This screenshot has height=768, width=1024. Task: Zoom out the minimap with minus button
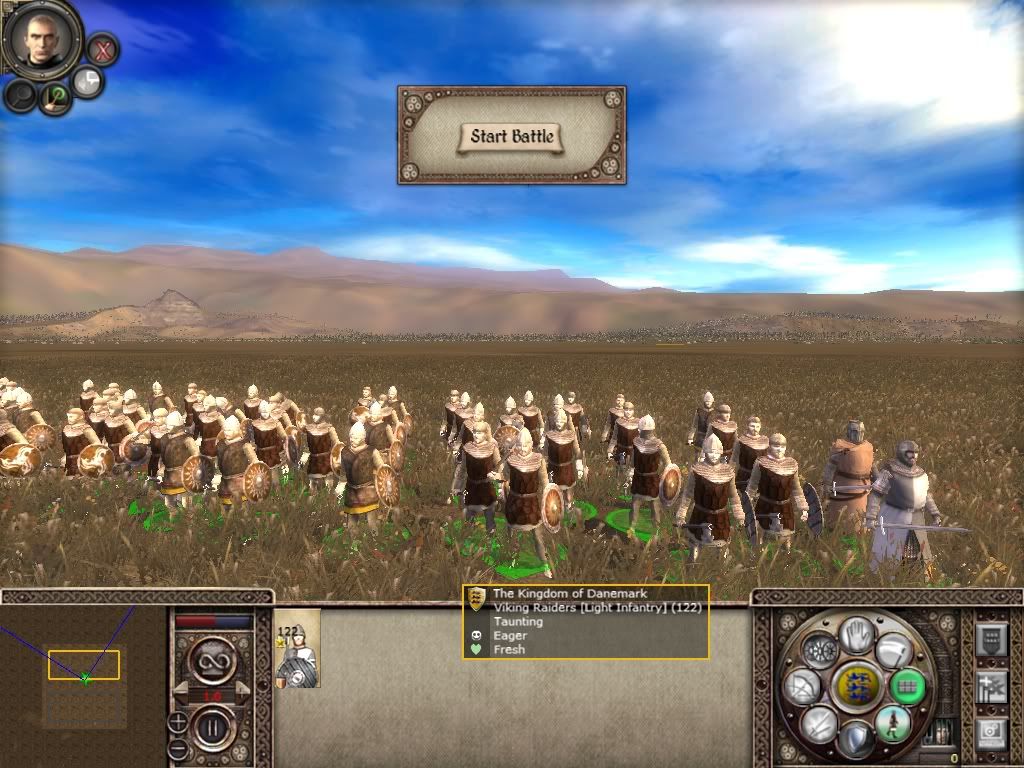[178, 748]
